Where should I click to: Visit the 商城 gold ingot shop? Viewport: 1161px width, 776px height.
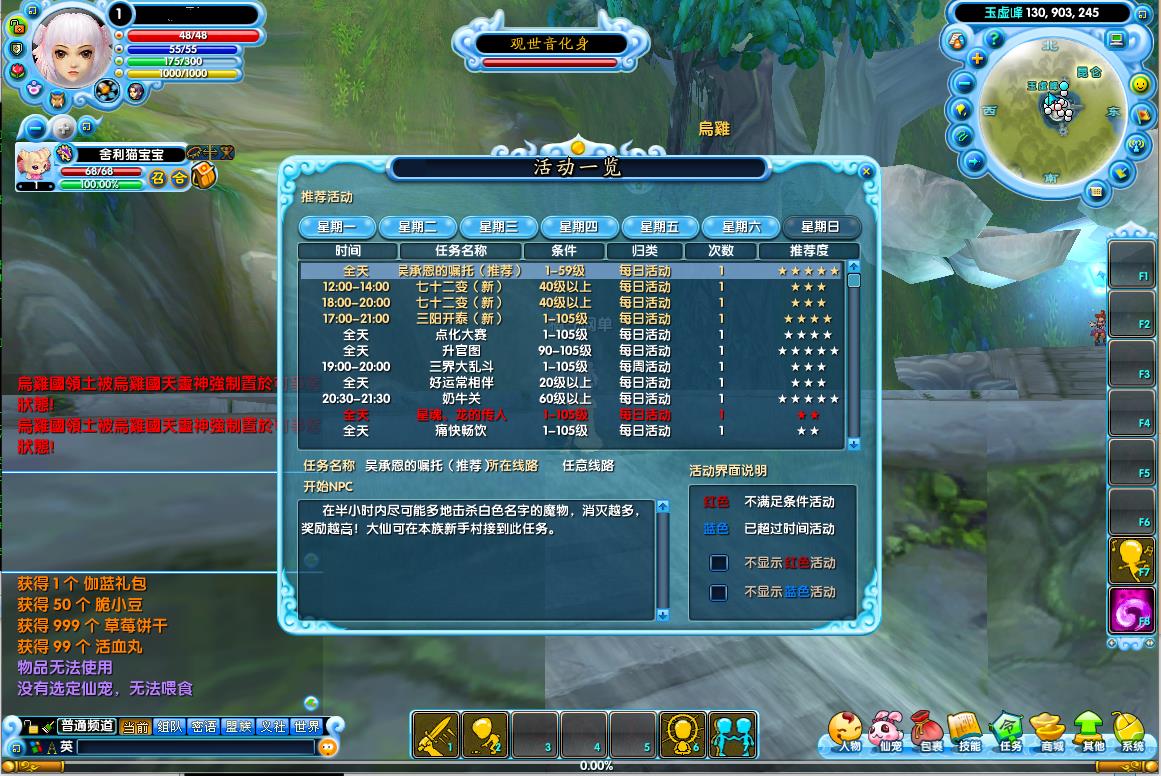1051,731
